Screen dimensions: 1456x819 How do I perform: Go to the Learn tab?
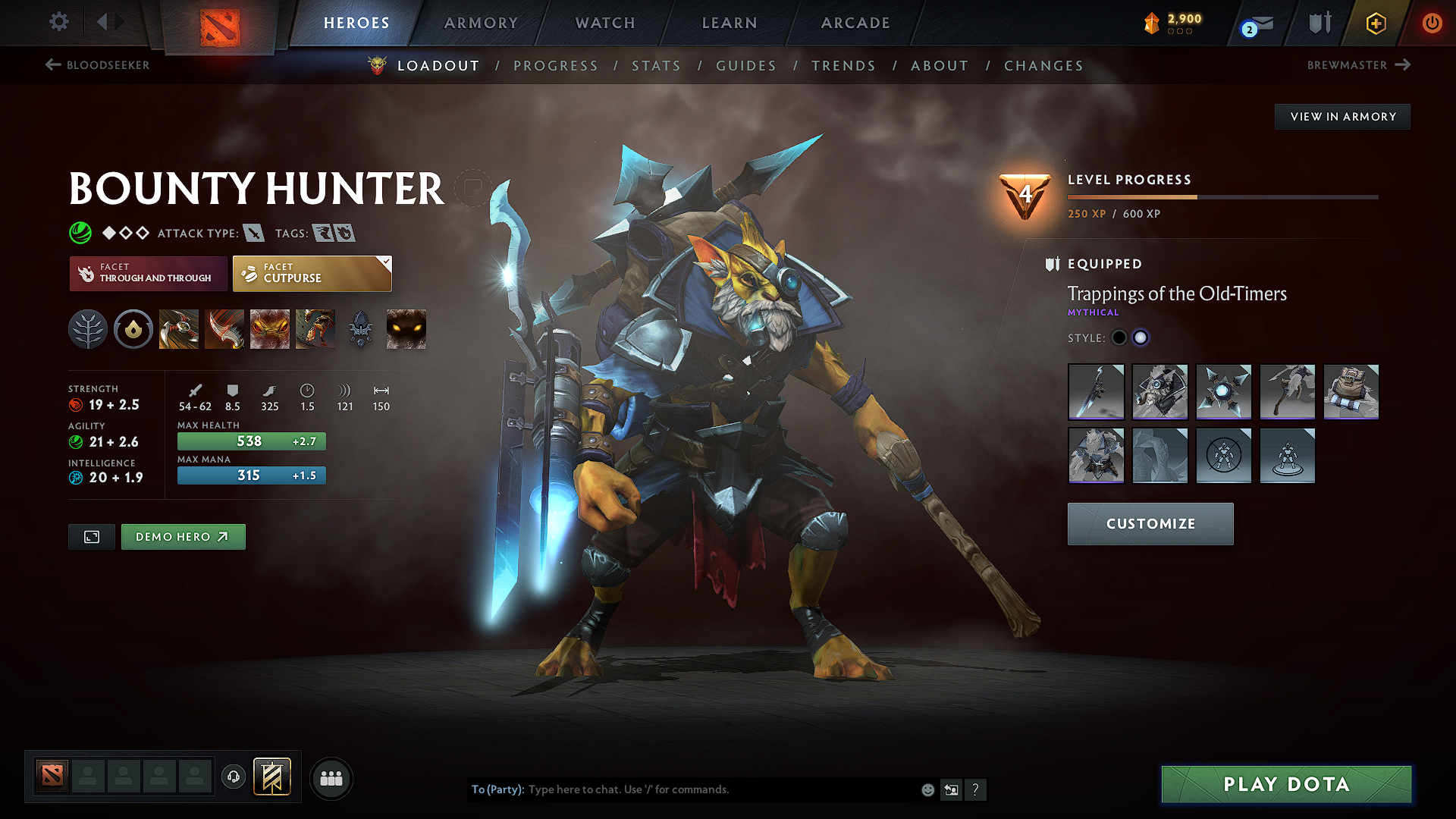730,23
